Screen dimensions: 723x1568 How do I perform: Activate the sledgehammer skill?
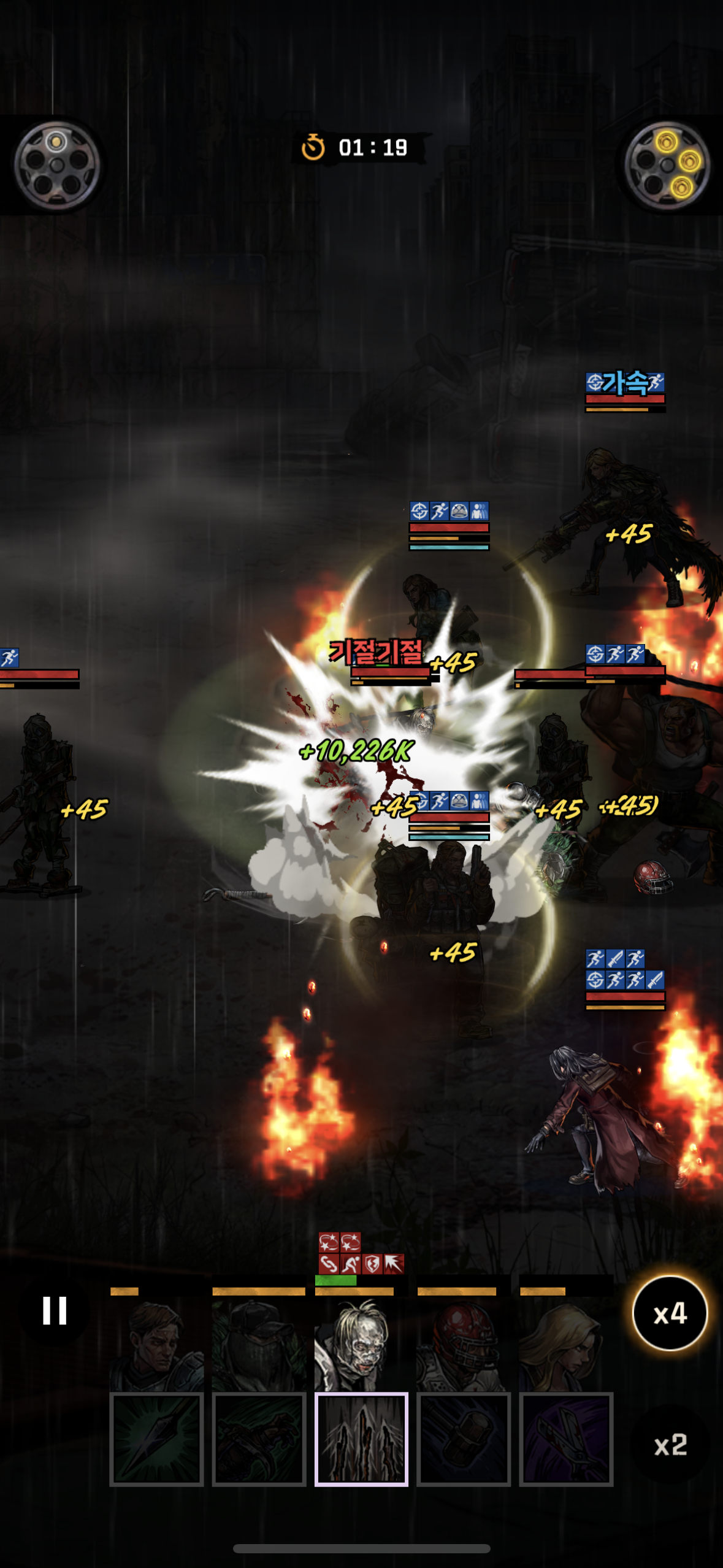point(464,1439)
